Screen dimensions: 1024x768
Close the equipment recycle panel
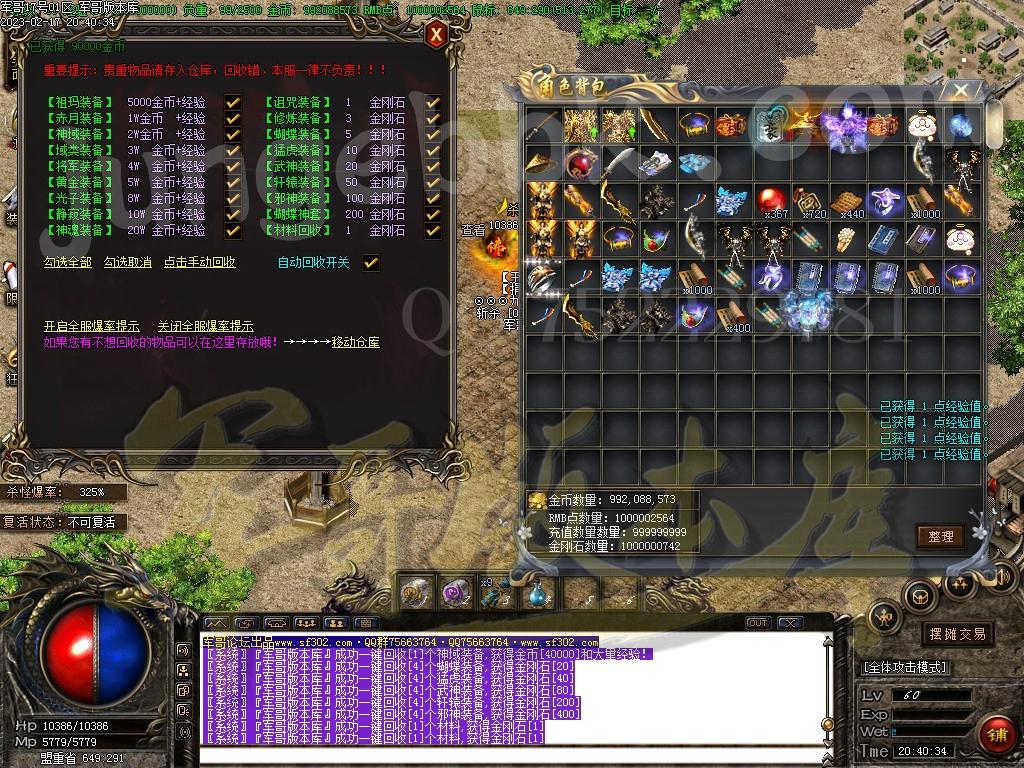(436, 35)
